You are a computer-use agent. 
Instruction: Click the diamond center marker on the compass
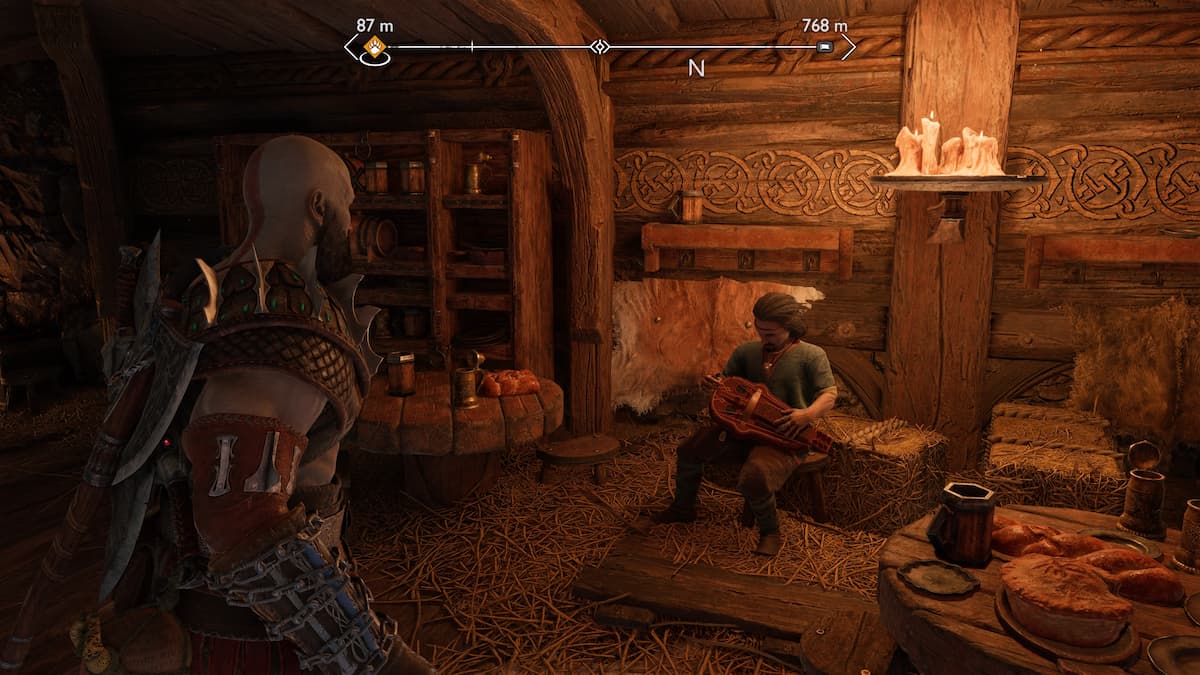pos(599,47)
